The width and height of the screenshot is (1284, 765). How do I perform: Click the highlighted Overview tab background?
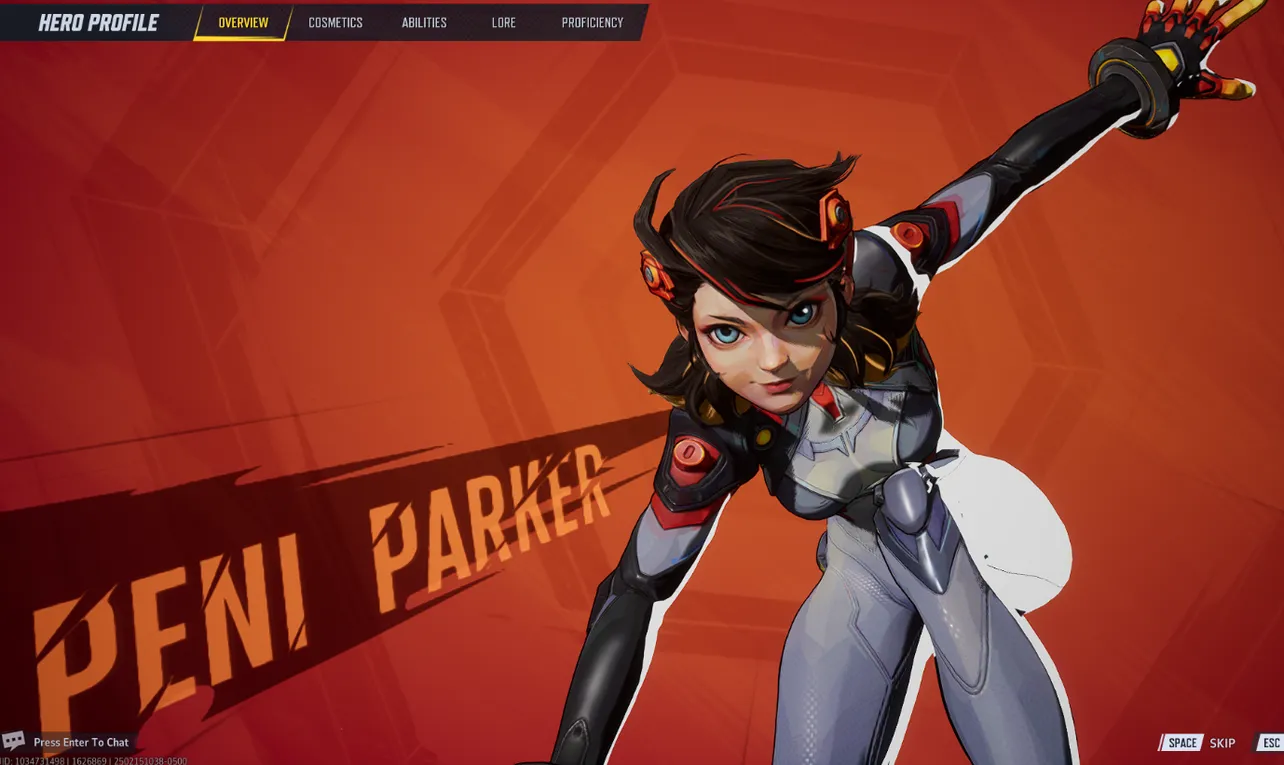[x=240, y=22]
